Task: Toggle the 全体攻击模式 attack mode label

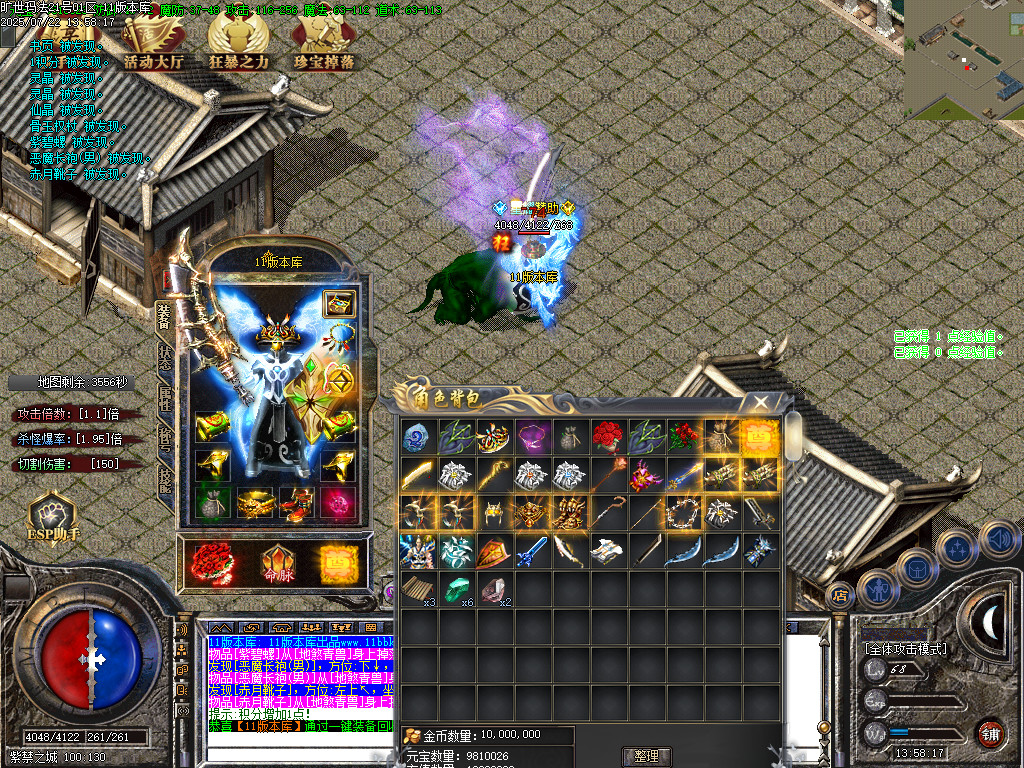Action: [906, 649]
